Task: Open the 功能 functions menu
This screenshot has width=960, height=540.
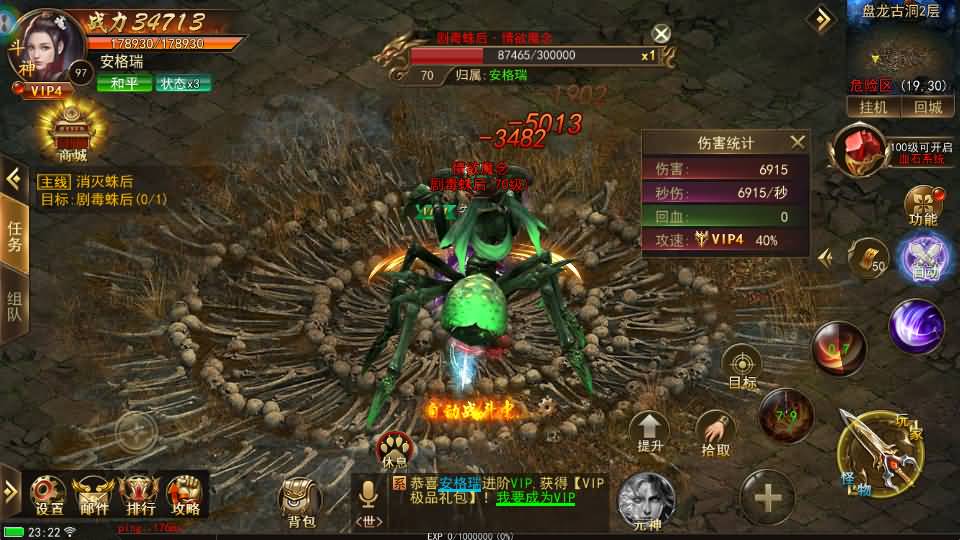Action: pos(922,204)
